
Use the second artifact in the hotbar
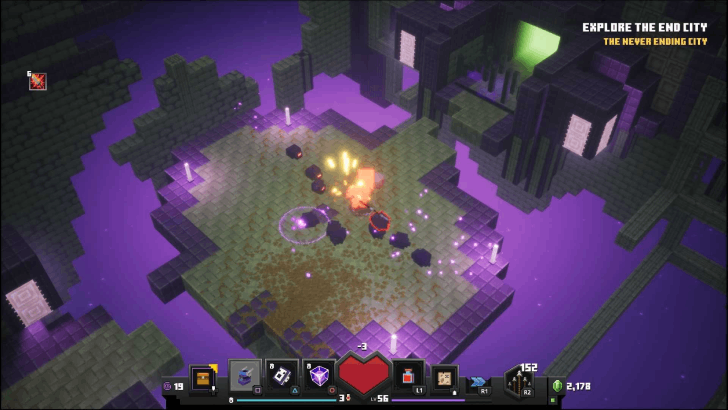coord(283,376)
